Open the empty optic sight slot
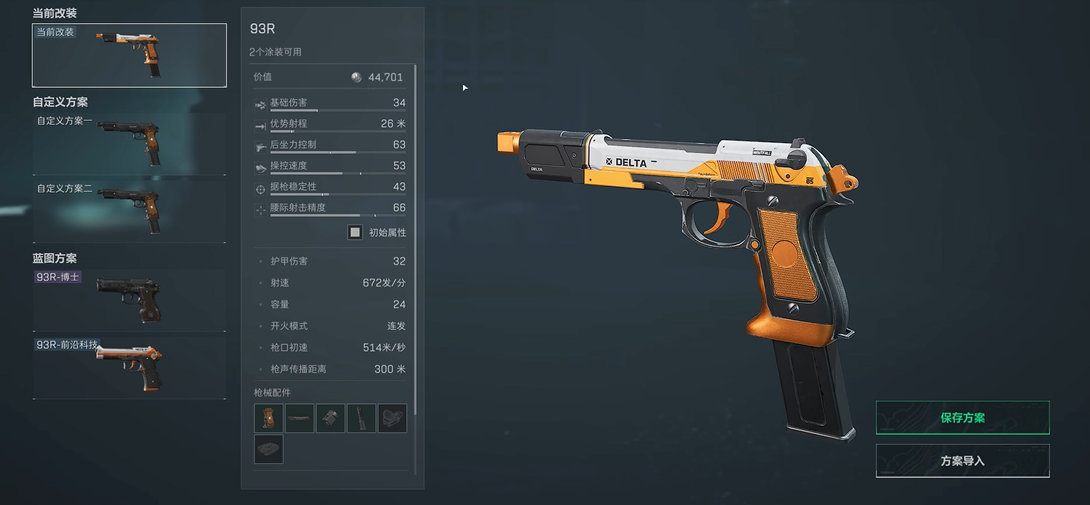The image size is (1090, 505). click(x=393, y=418)
